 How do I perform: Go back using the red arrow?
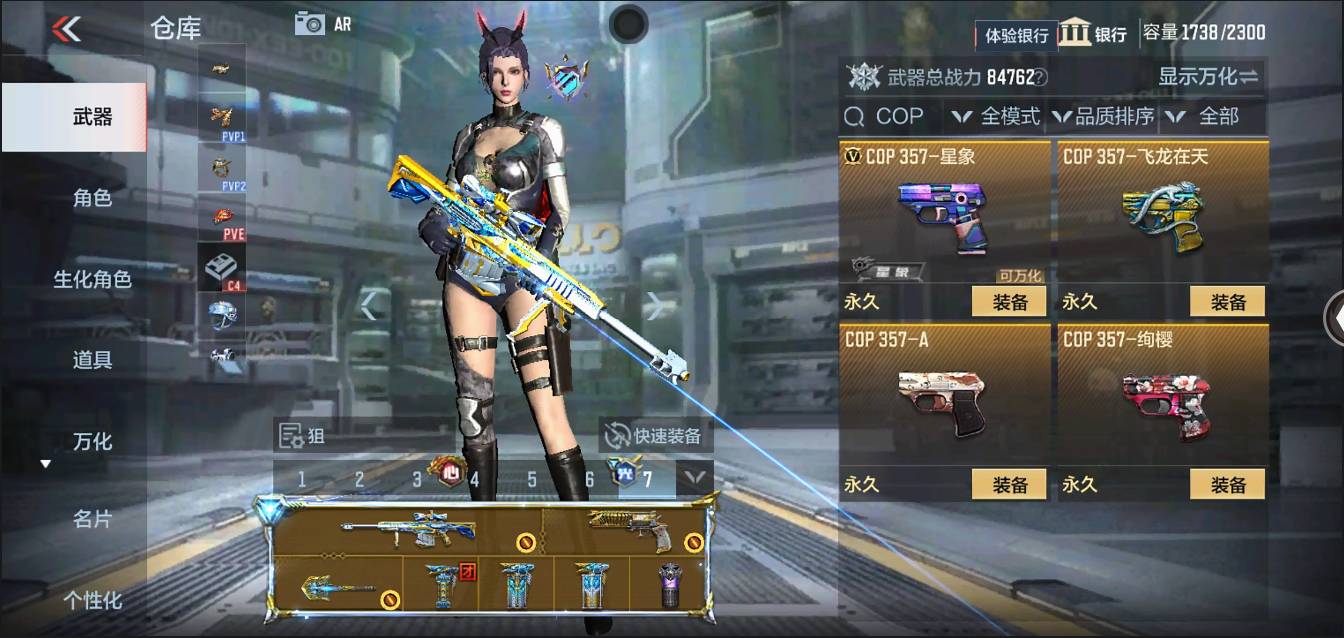[x=66, y=29]
